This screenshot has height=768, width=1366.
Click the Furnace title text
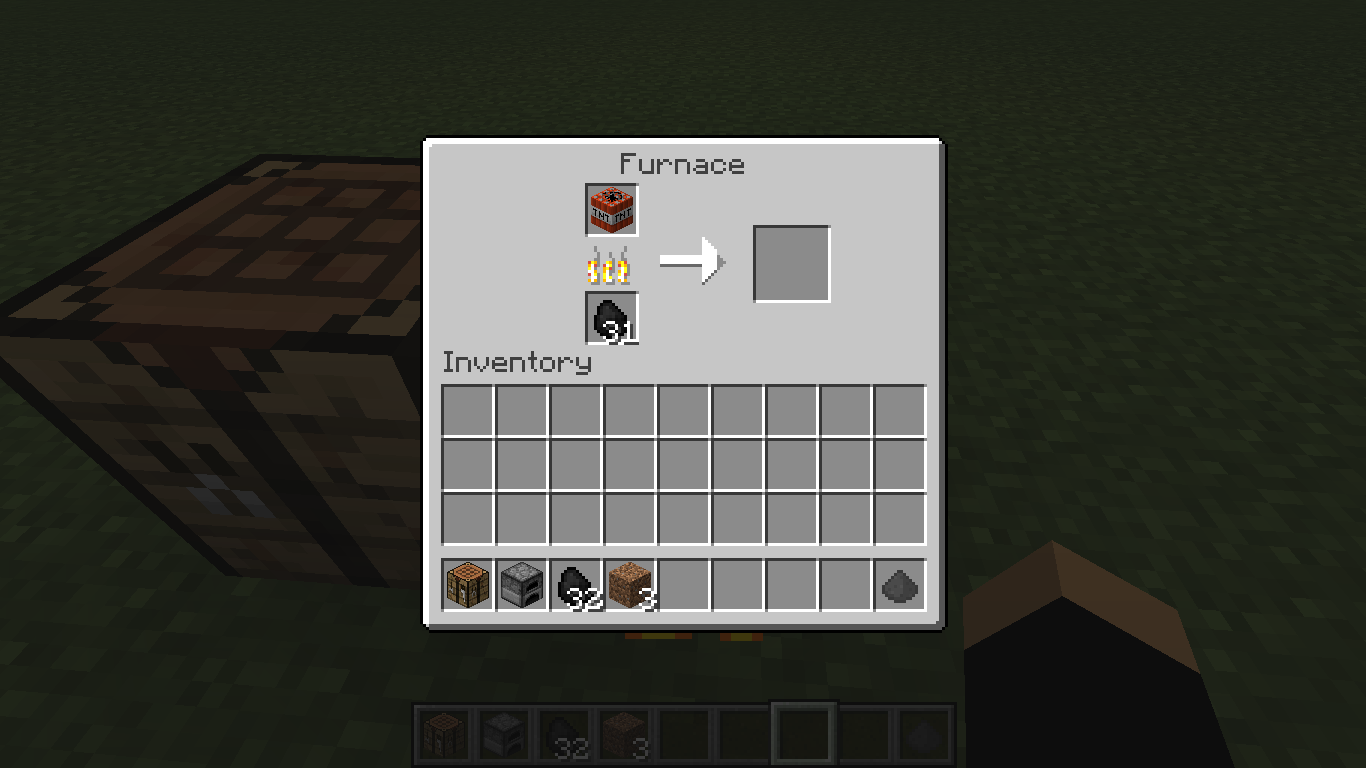coord(683,165)
